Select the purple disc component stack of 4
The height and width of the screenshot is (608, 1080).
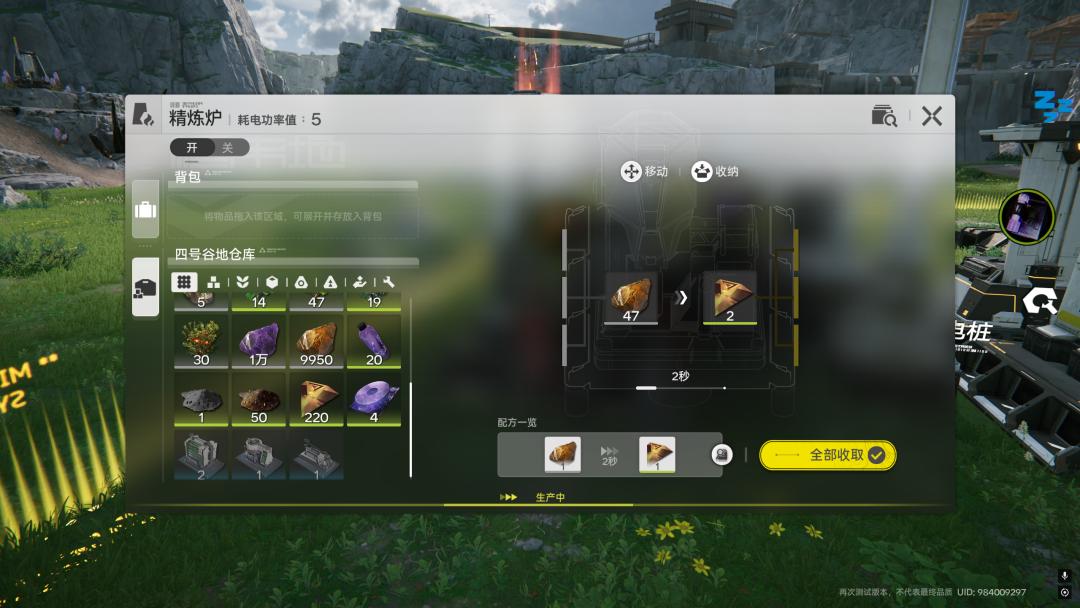pos(373,400)
